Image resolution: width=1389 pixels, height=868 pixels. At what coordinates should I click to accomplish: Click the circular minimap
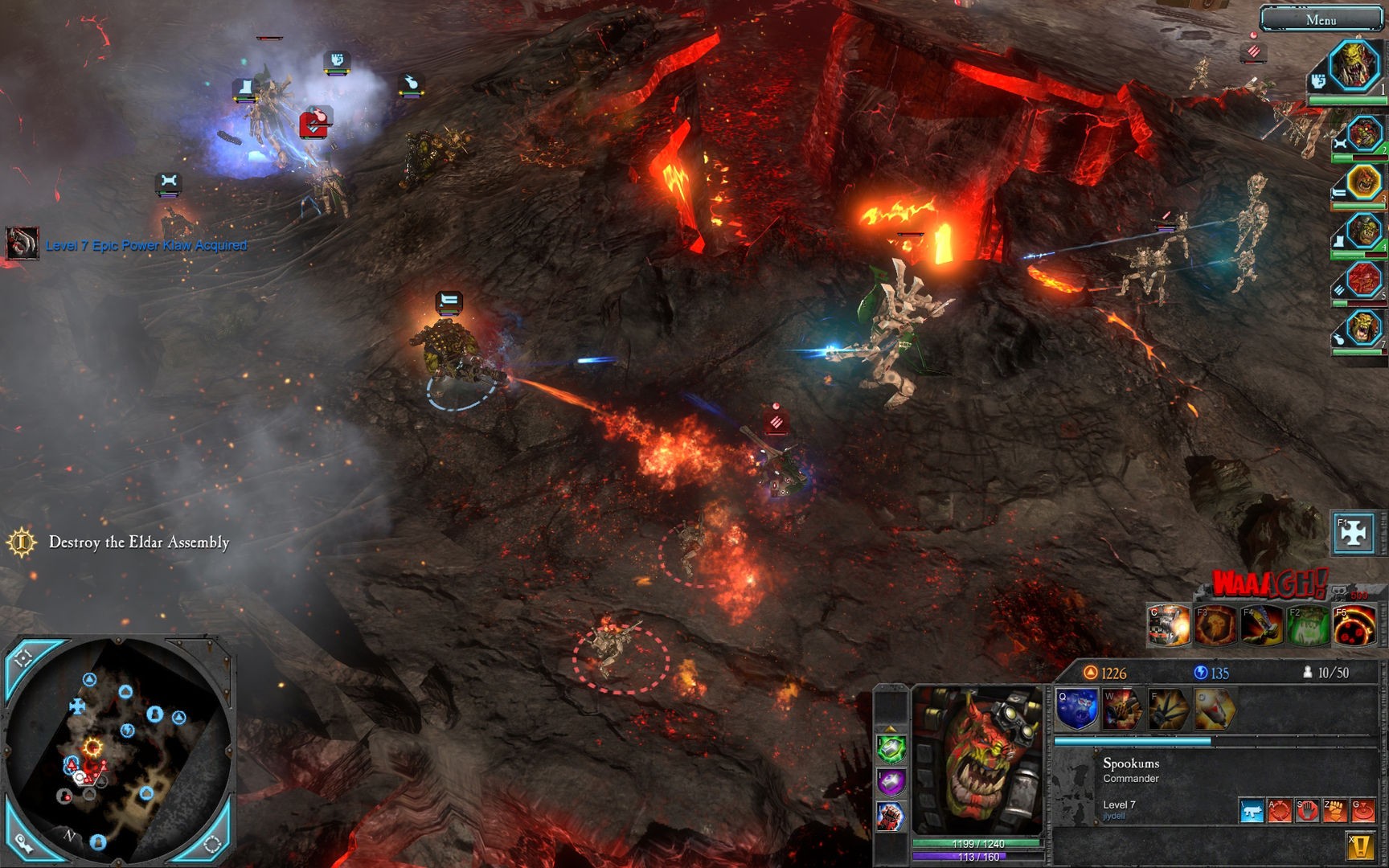(x=119, y=747)
